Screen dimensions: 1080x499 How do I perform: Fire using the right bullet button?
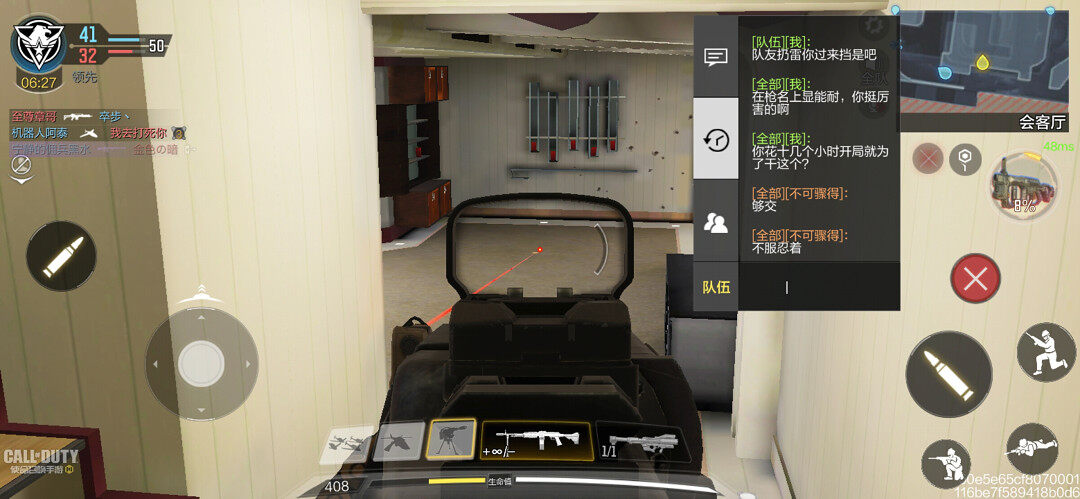pyautogui.click(x=948, y=374)
